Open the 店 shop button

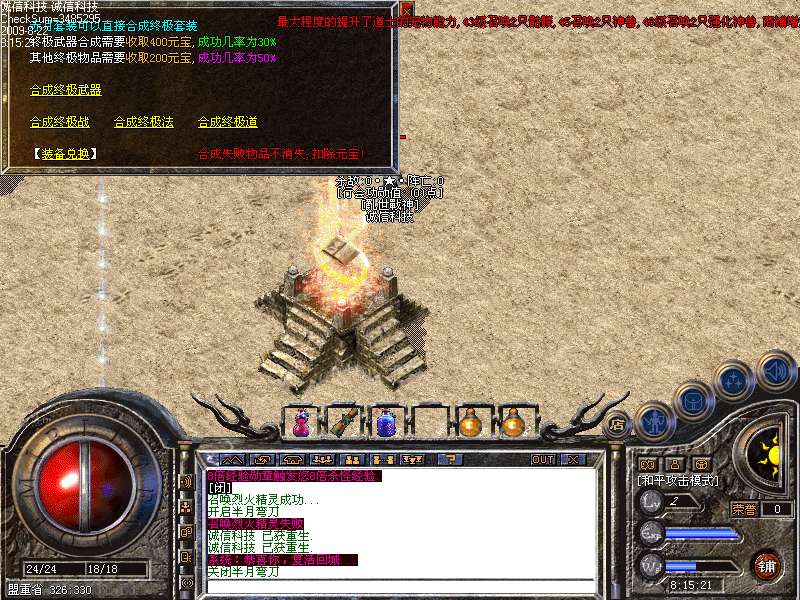[x=617, y=423]
